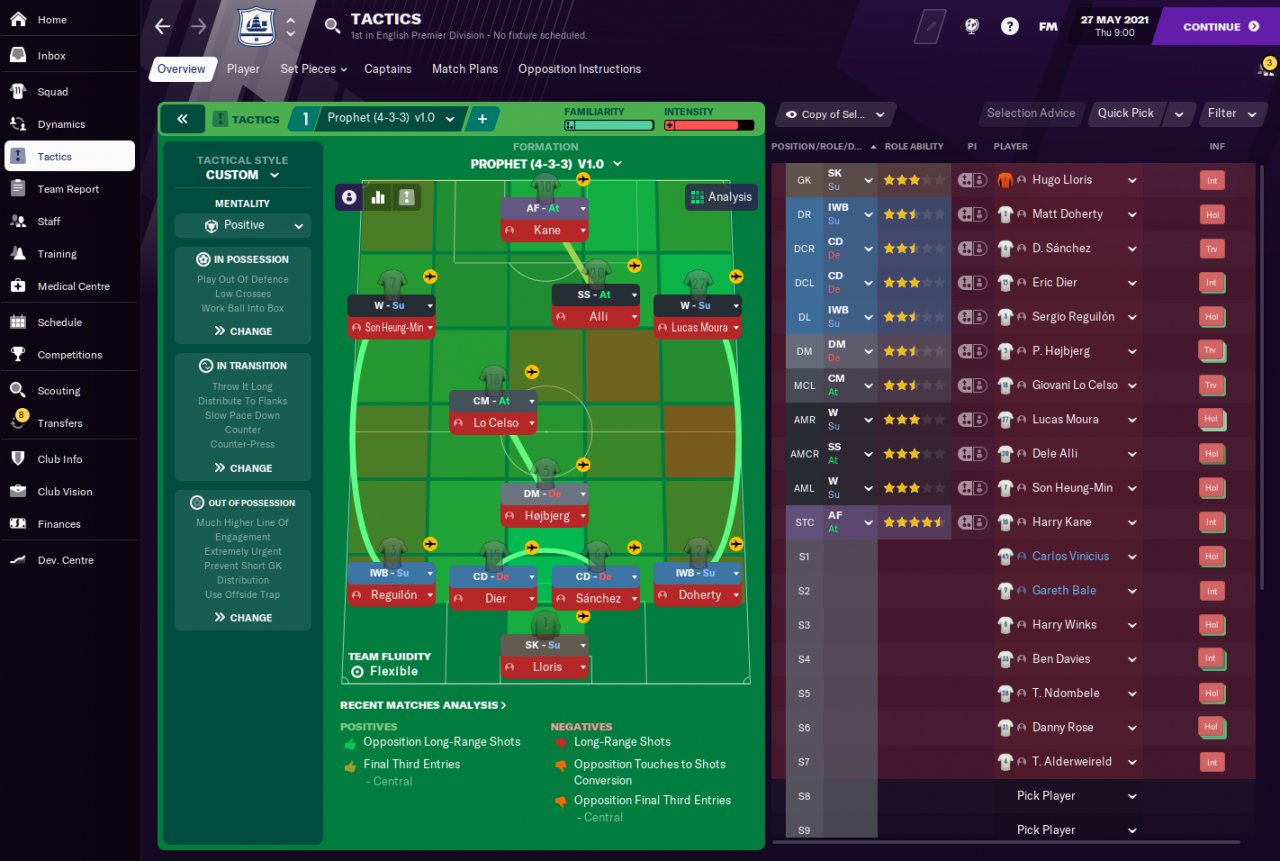The width and height of the screenshot is (1280, 861).
Task: Choose Gareth Bale from the substitutes list
Action: (1064, 591)
